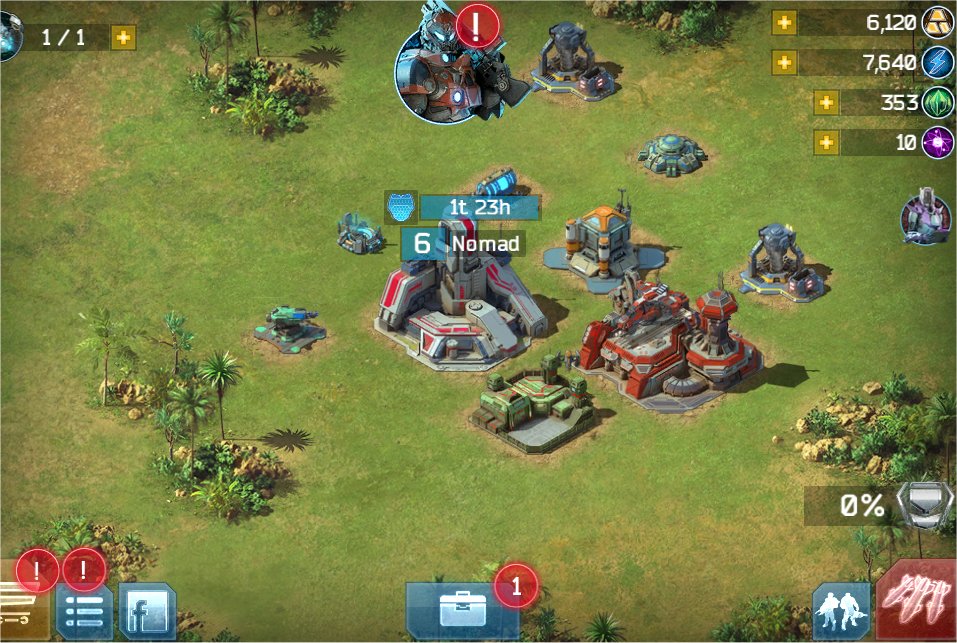The image size is (957, 643).
Task: Connect via the Facebook button
Action: coord(147,611)
